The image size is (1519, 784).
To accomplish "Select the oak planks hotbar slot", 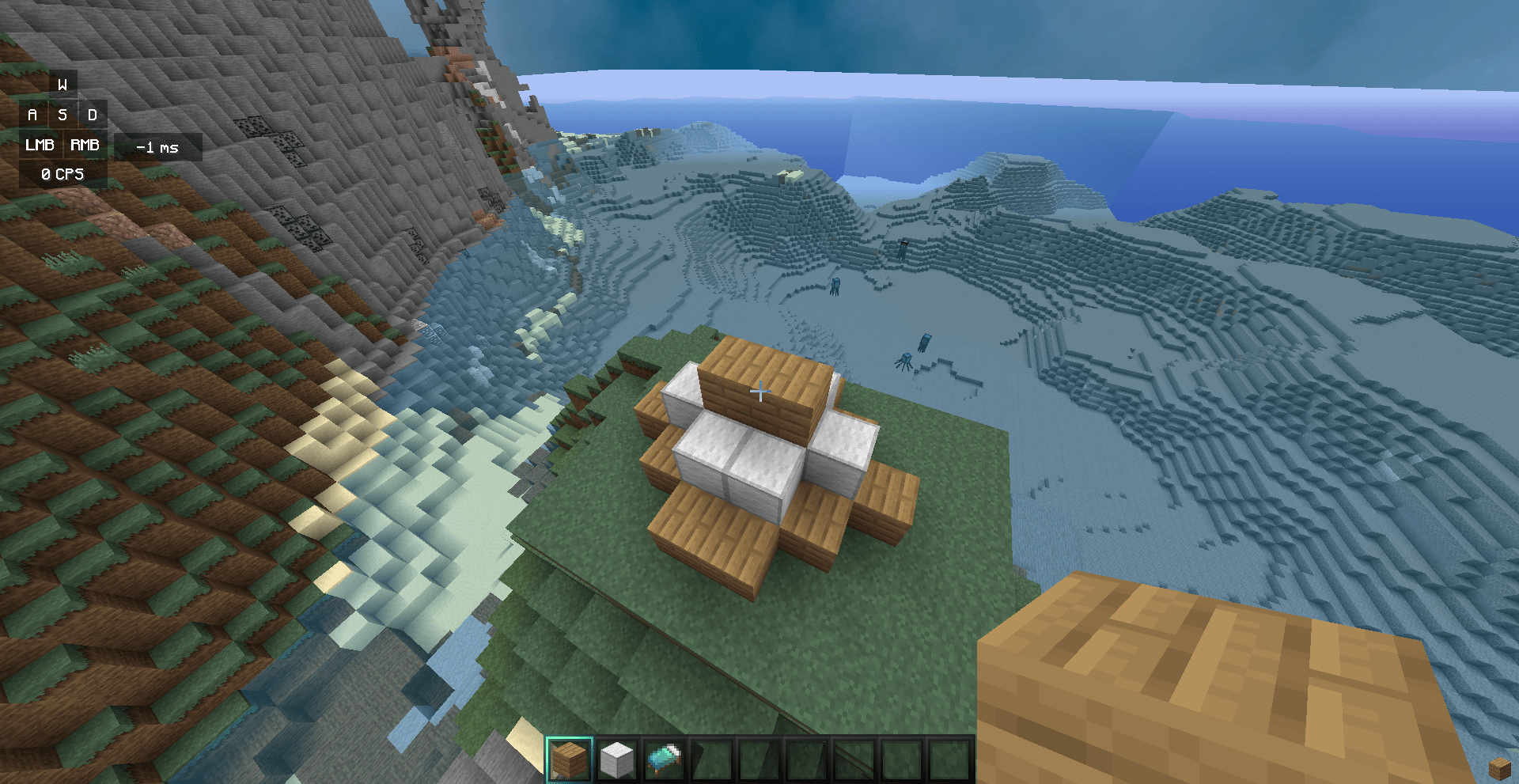I will (x=569, y=759).
